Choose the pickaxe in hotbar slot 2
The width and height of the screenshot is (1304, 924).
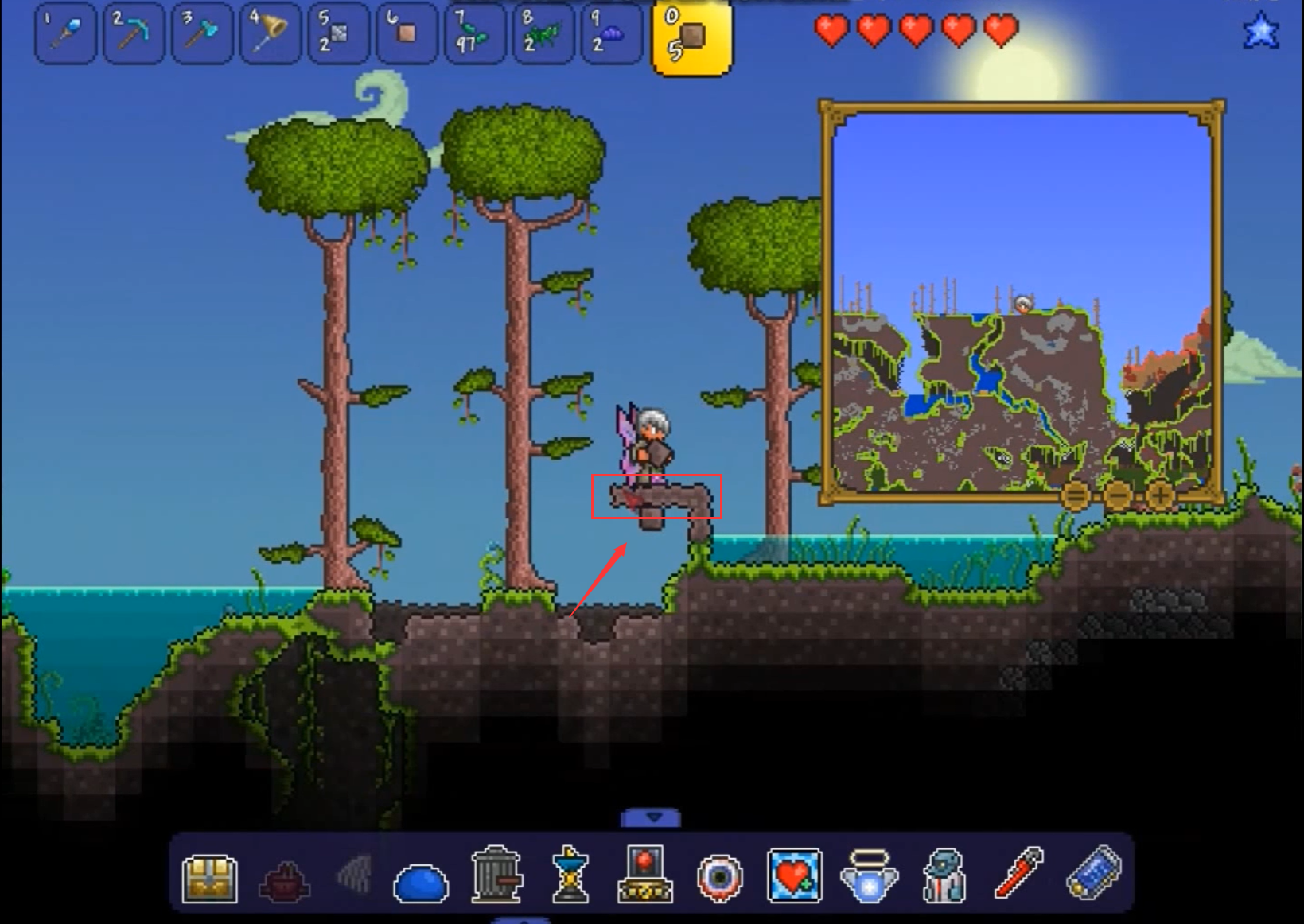coord(133,34)
